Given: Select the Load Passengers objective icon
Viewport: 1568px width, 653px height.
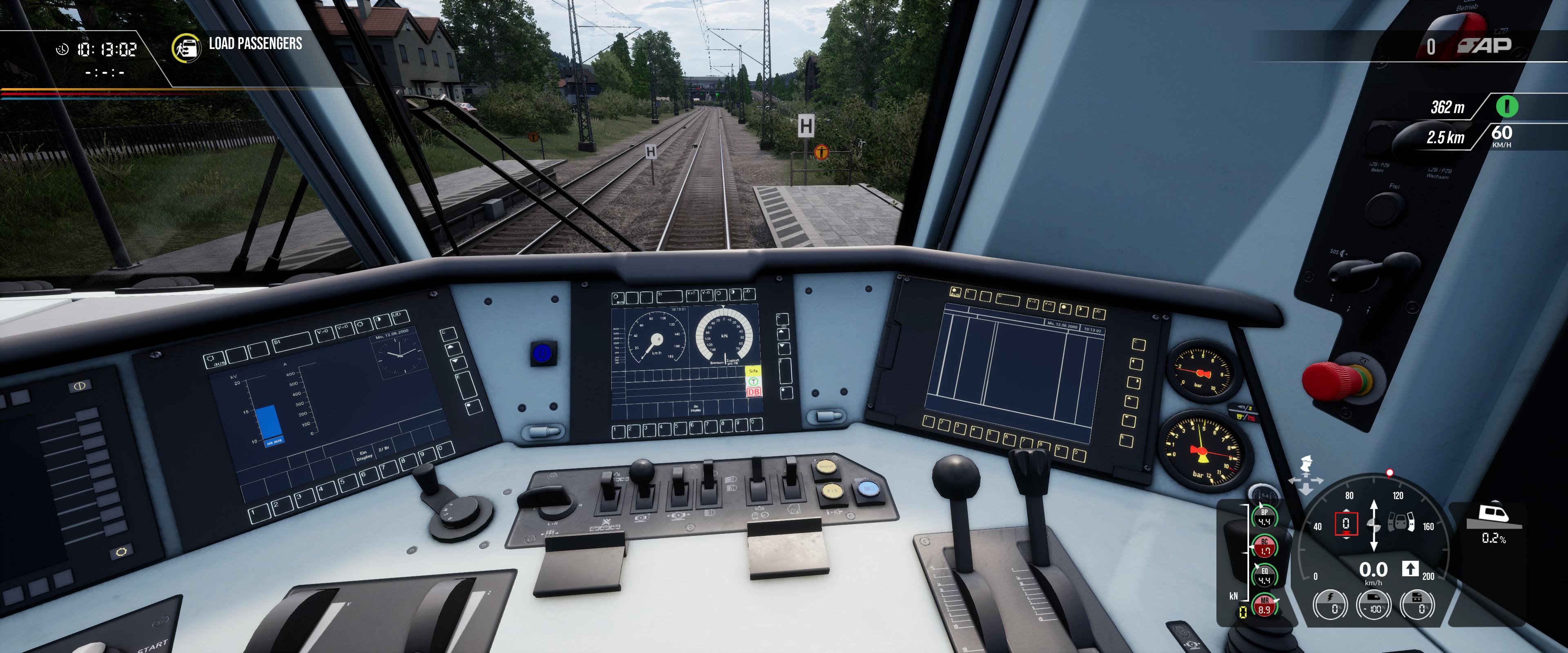Looking at the screenshot, I should pos(186,47).
